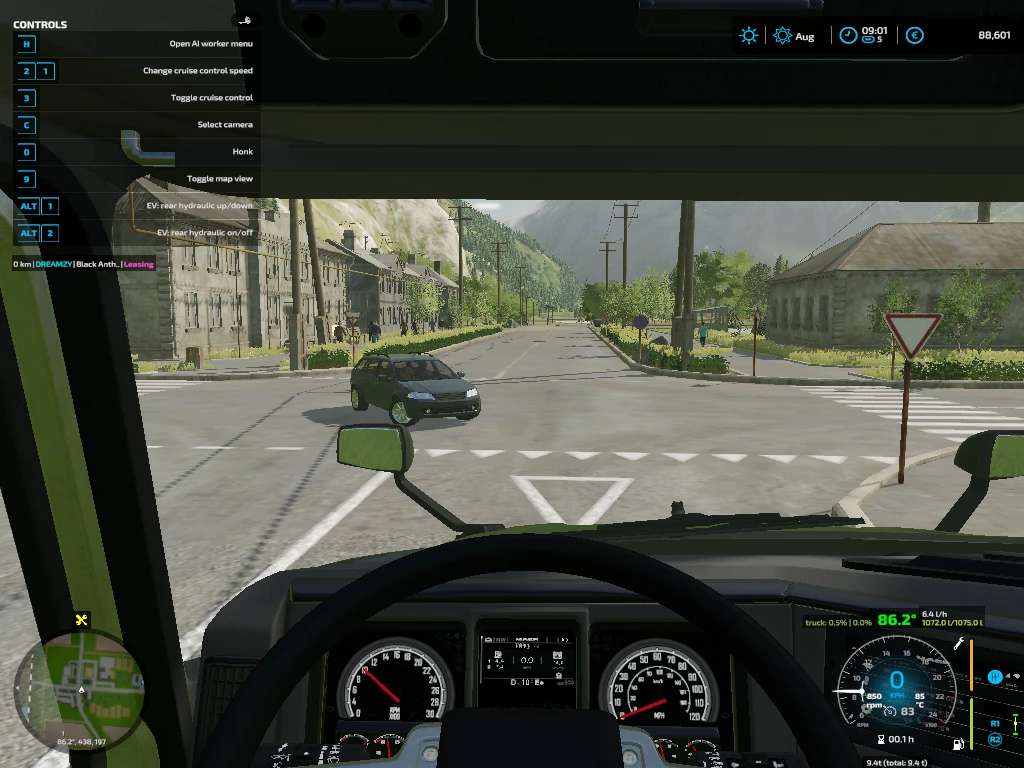The height and width of the screenshot is (768, 1024).
Task: Click the hourglass operating hours icon
Action: click(x=879, y=739)
